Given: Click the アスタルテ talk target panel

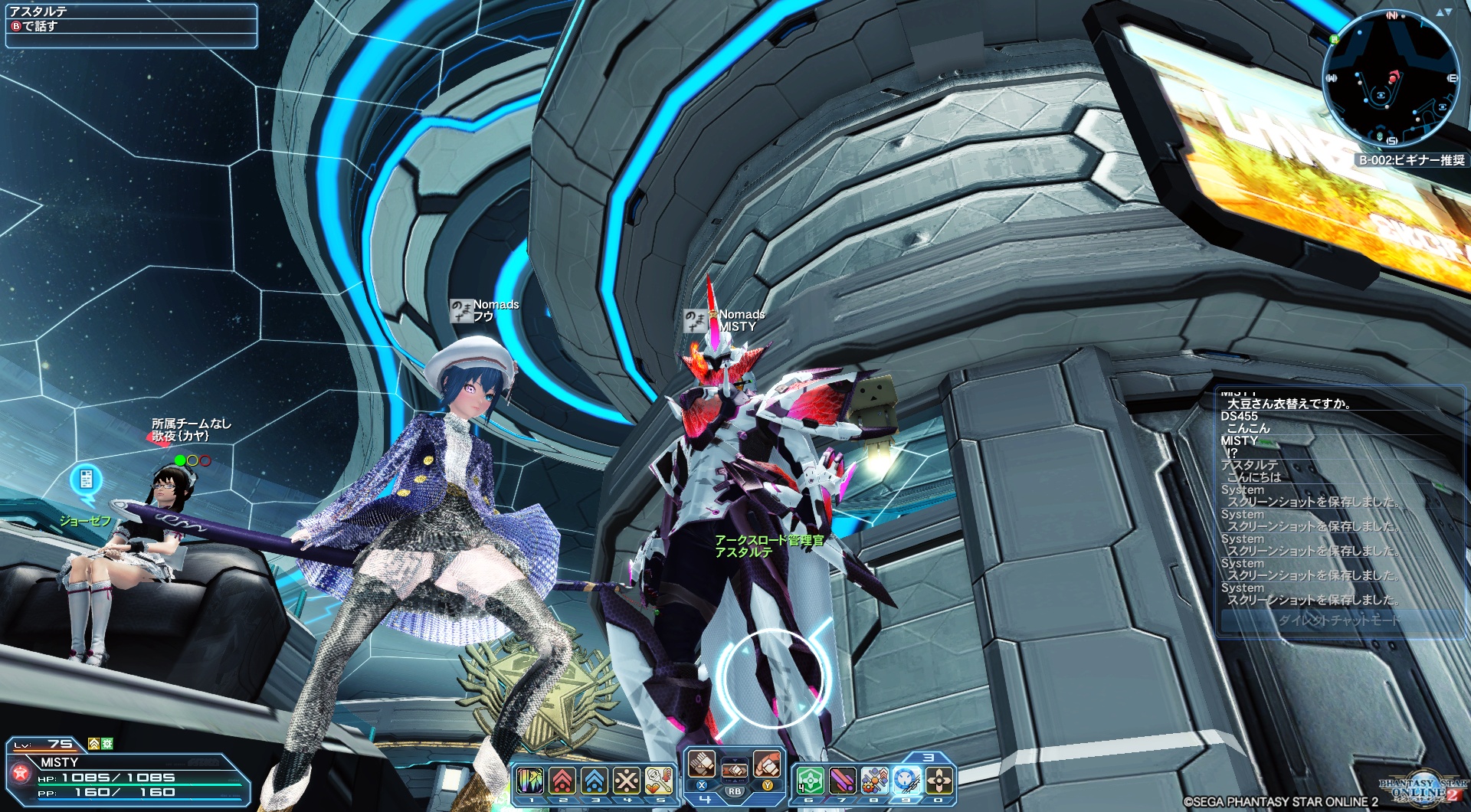Looking at the screenshot, I should tap(131, 25).
